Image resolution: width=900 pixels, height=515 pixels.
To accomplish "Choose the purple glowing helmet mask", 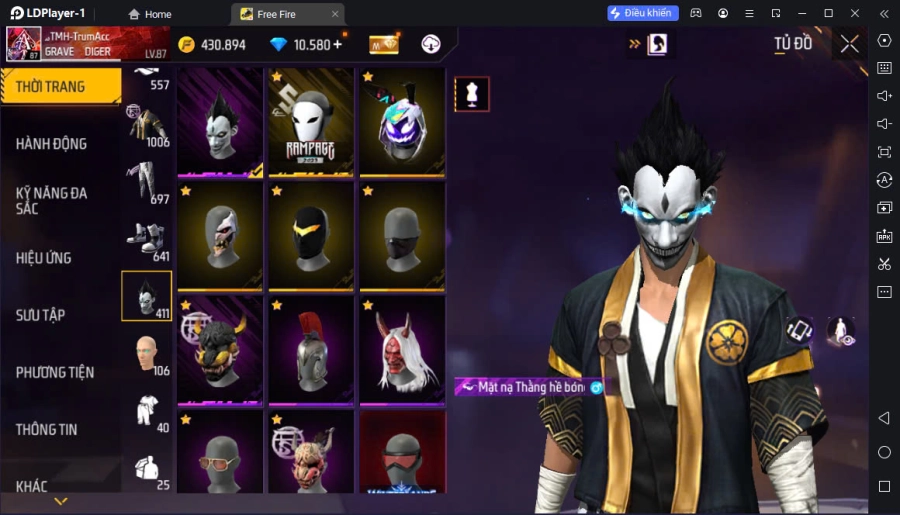I will 402,122.
